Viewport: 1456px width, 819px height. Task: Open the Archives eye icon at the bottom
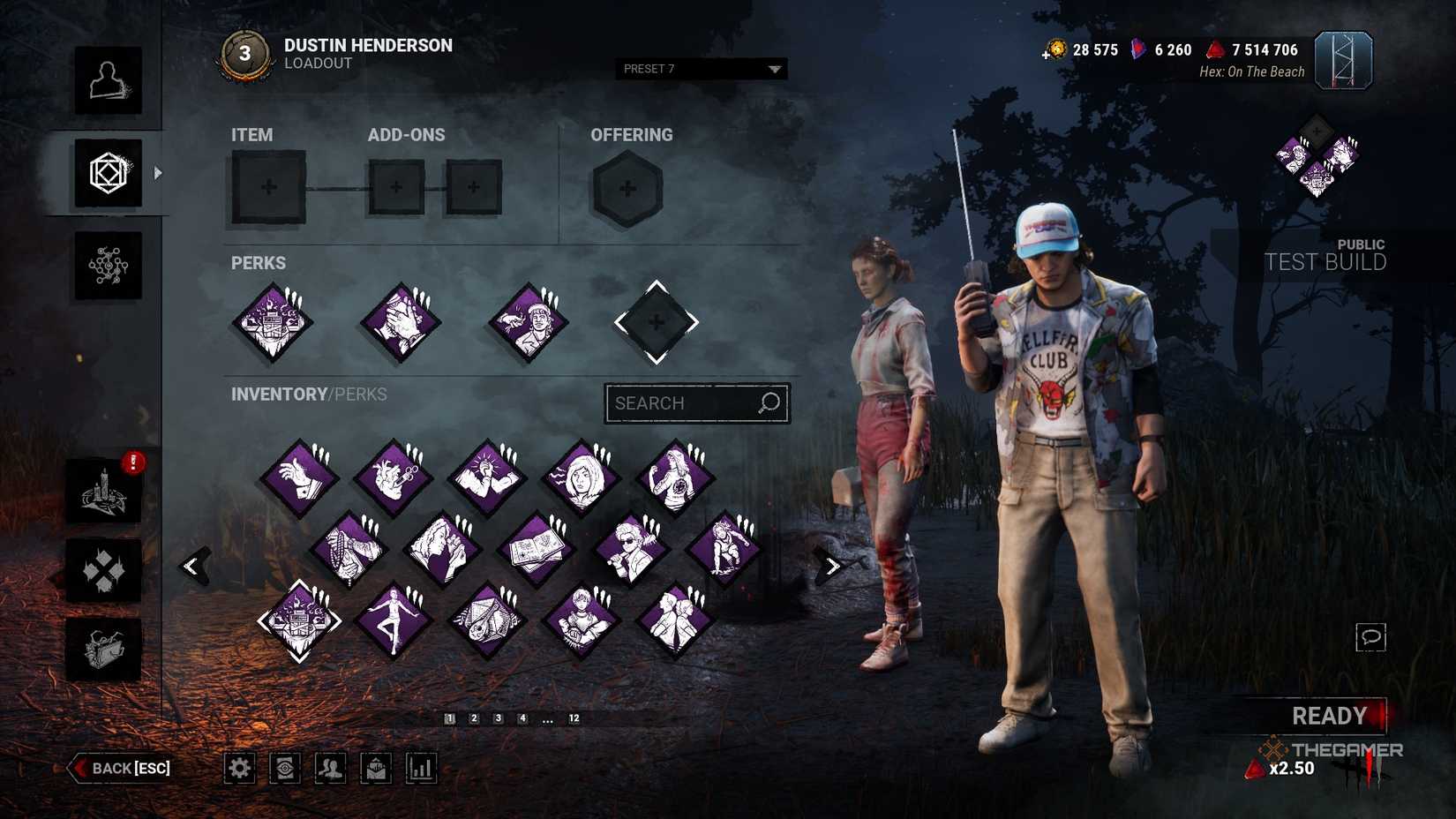[284, 768]
